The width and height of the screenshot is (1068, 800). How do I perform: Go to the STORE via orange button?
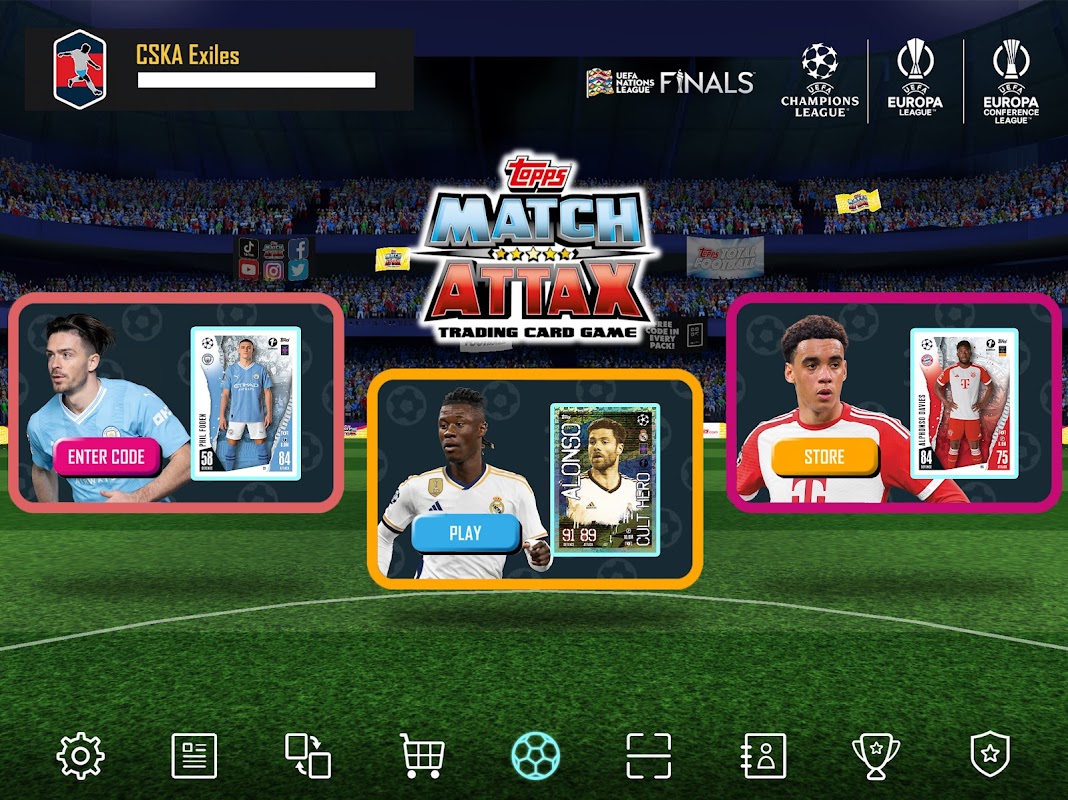point(824,457)
